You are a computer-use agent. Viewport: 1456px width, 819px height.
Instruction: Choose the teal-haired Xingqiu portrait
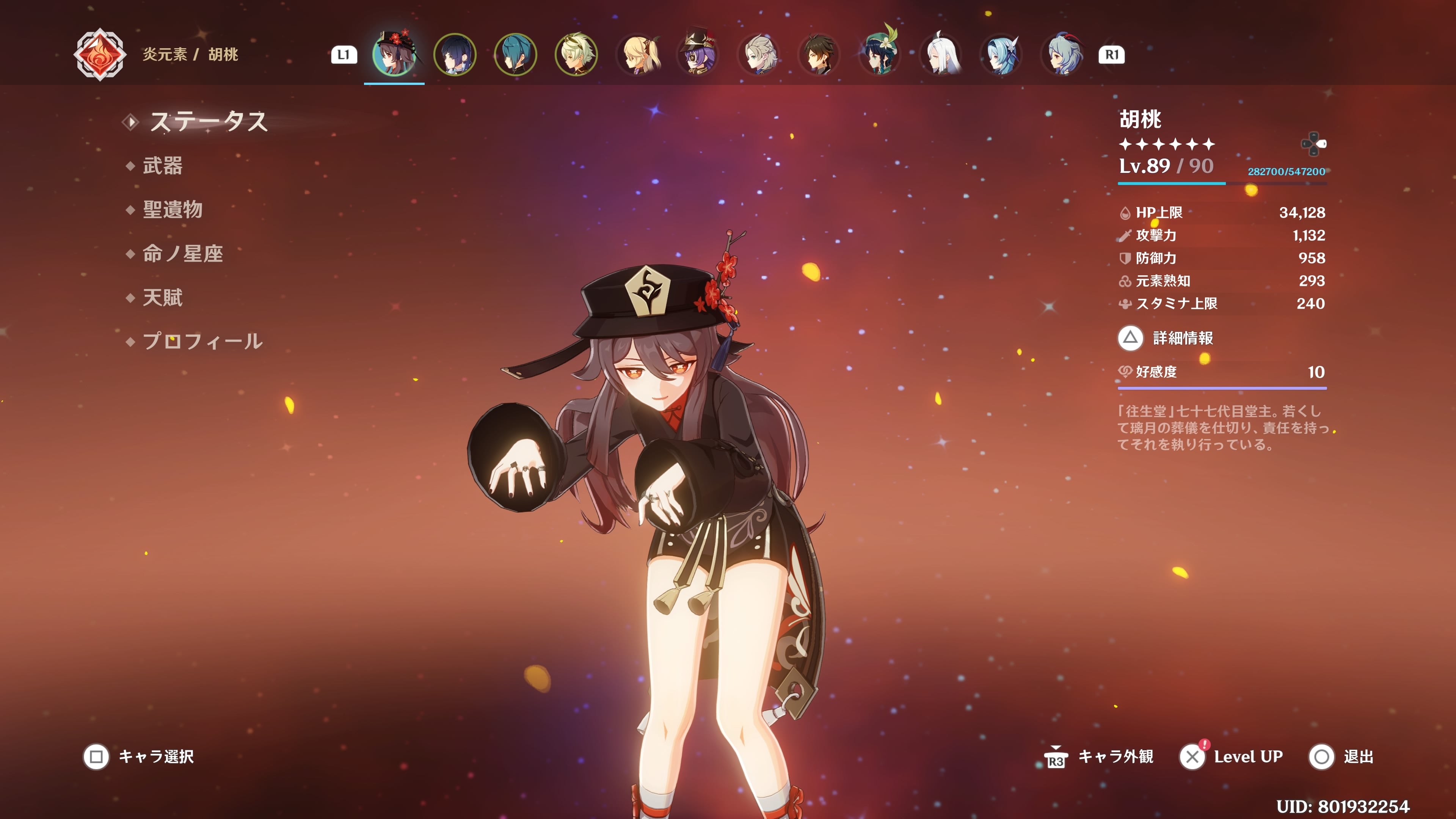pos(515,55)
